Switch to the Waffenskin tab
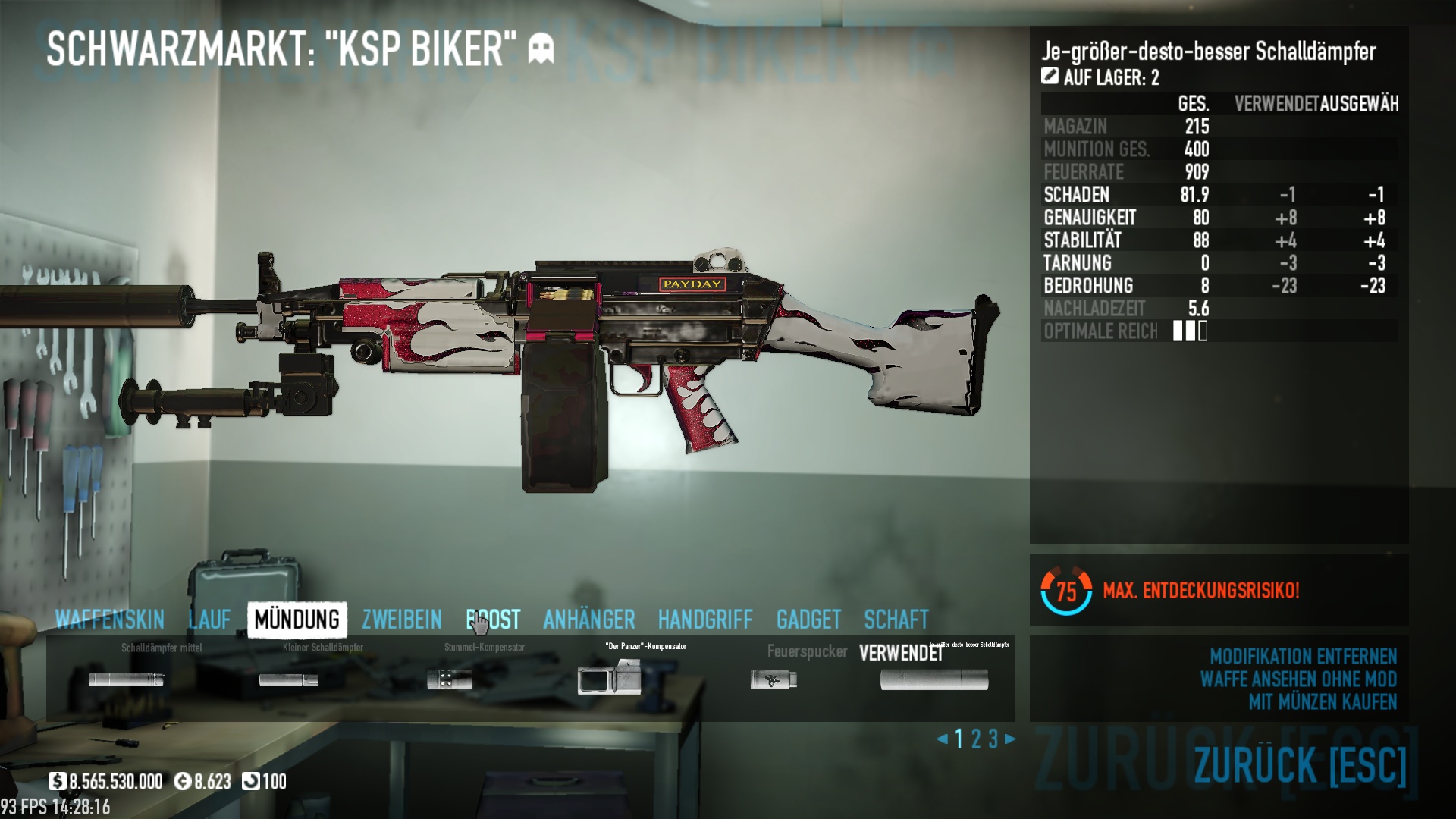The image size is (1456, 819). (110, 620)
